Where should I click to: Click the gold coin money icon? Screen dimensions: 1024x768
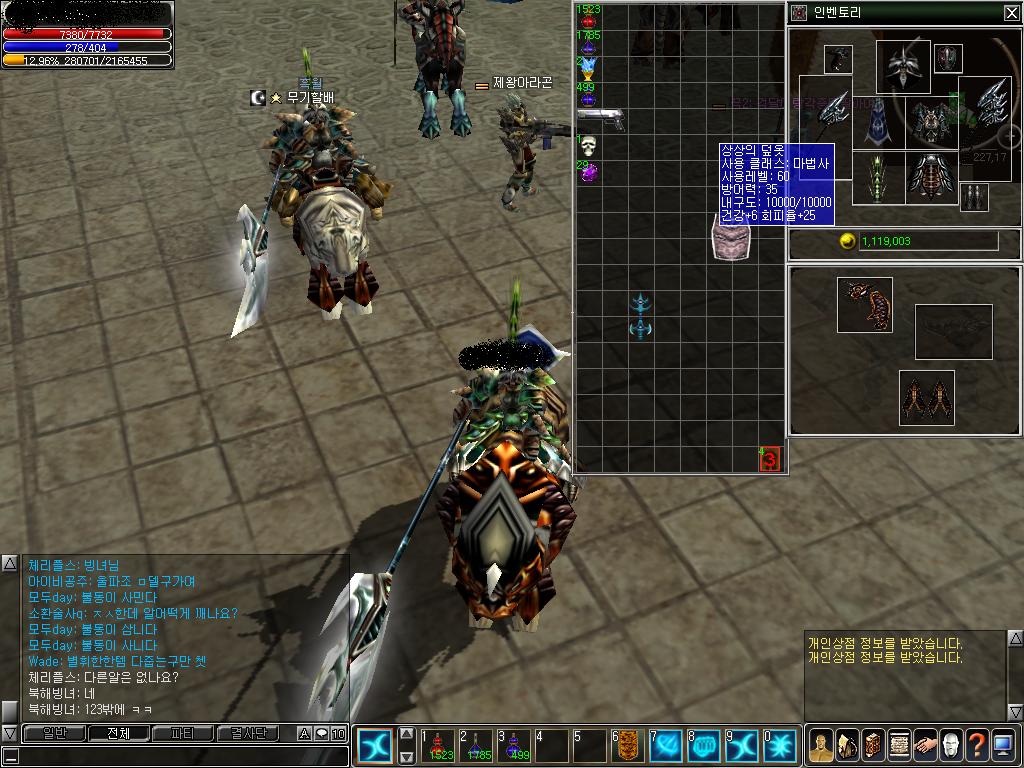(848, 241)
